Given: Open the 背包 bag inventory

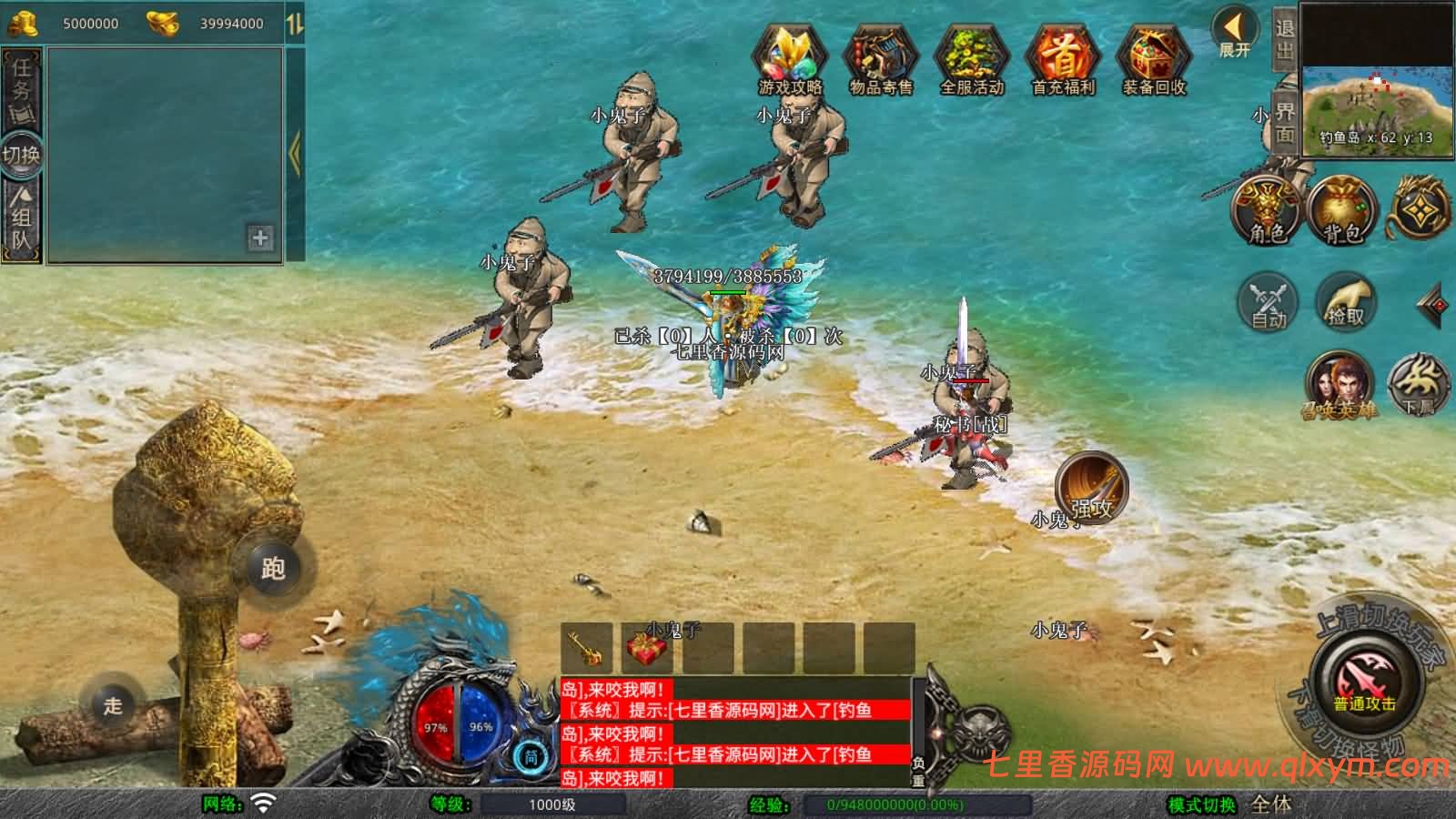Looking at the screenshot, I should click(1342, 211).
